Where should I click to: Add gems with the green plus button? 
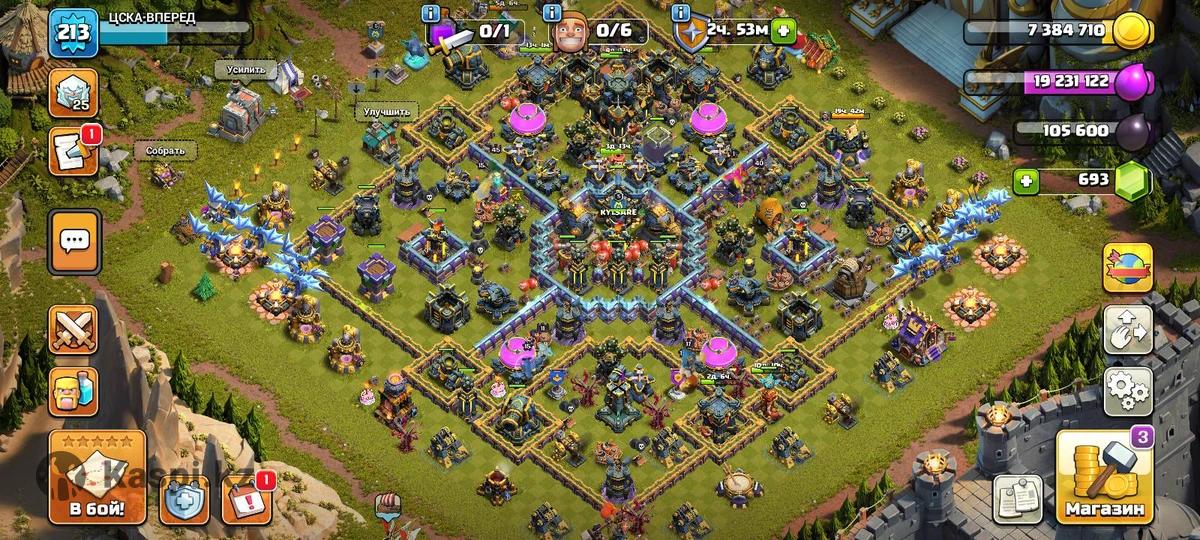[1024, 181]
